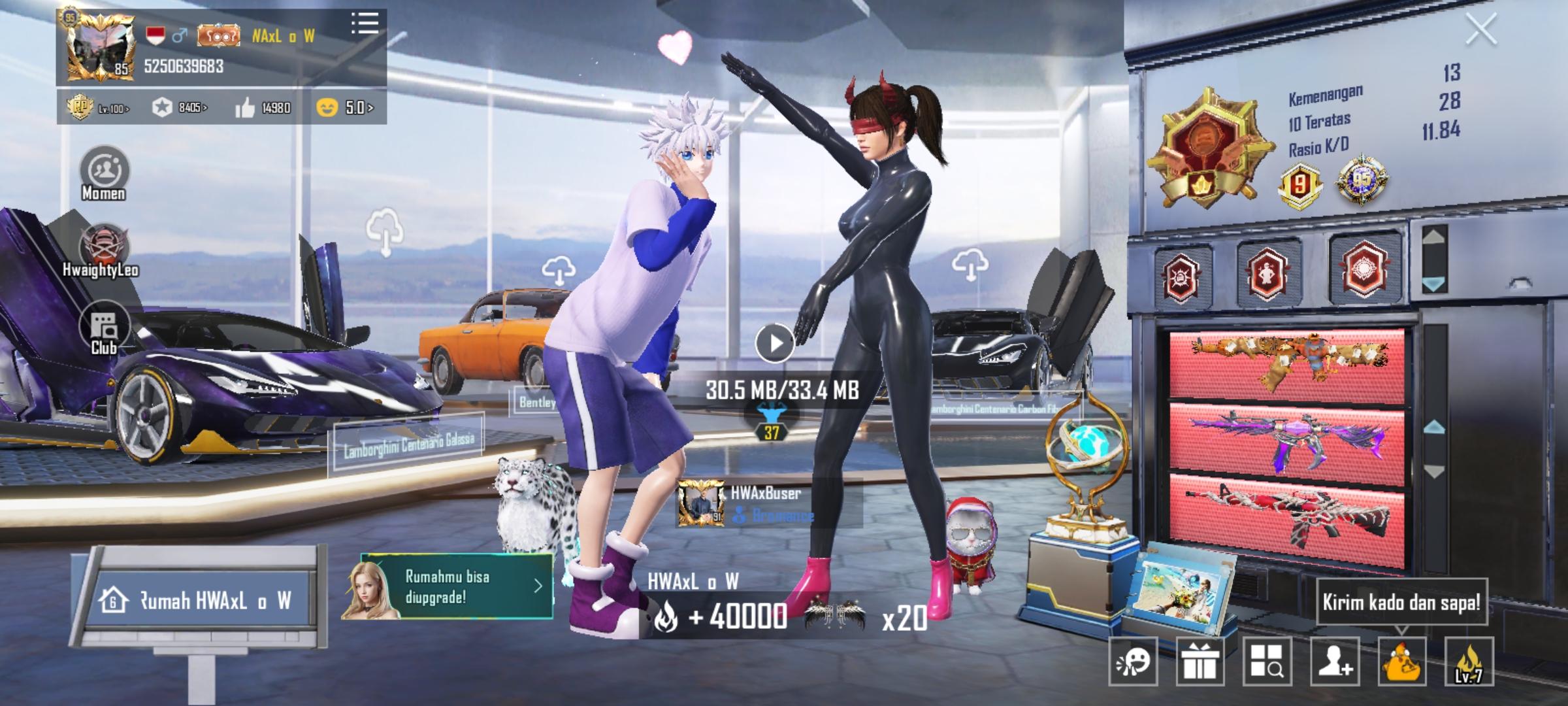Open the Momen section
The image size is (1568, 706).
coord(104,173)
